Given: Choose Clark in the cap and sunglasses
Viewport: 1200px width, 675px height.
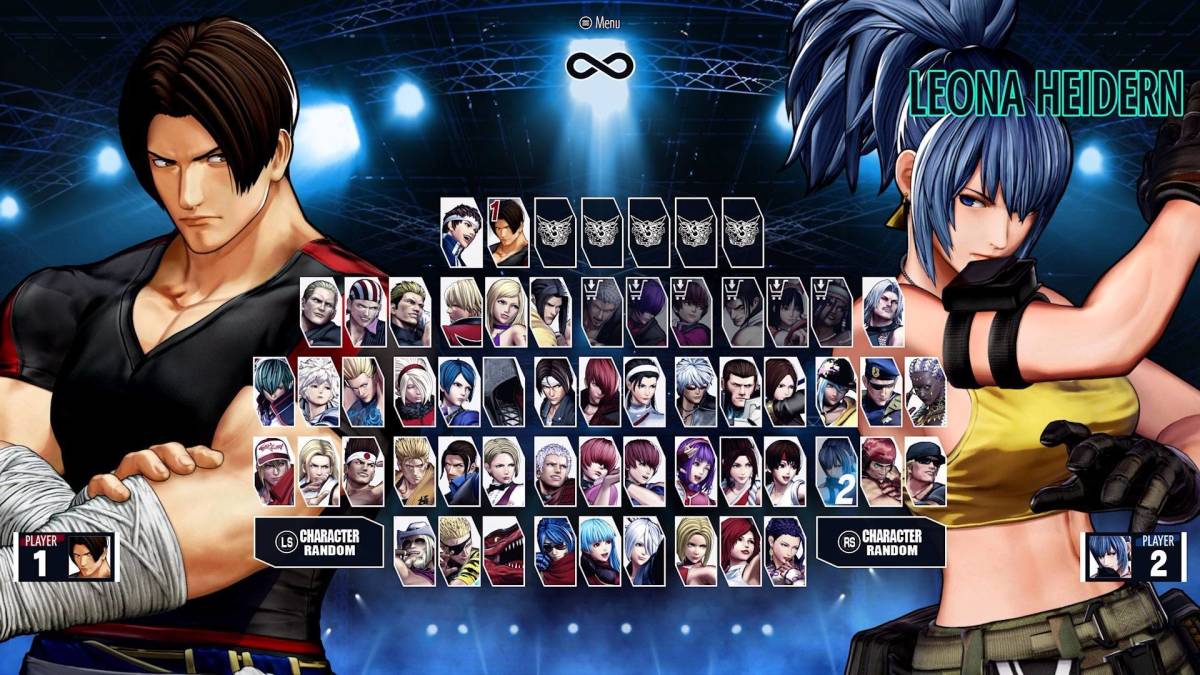Looking at the screenshot, I should [x=926, y=471].
